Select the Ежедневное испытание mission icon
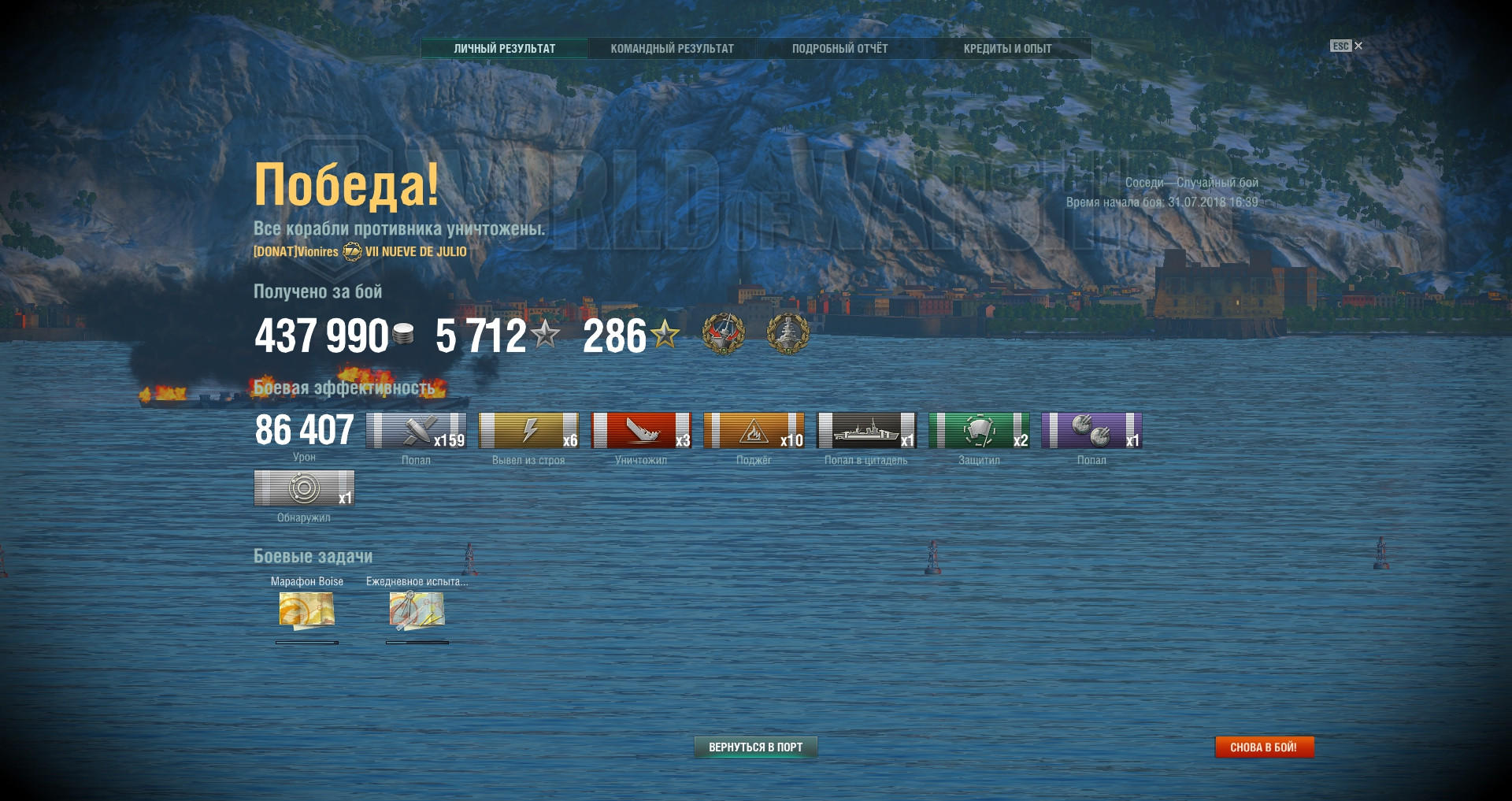Screen dimensions: 1512x801 click(x=417, y=611)
